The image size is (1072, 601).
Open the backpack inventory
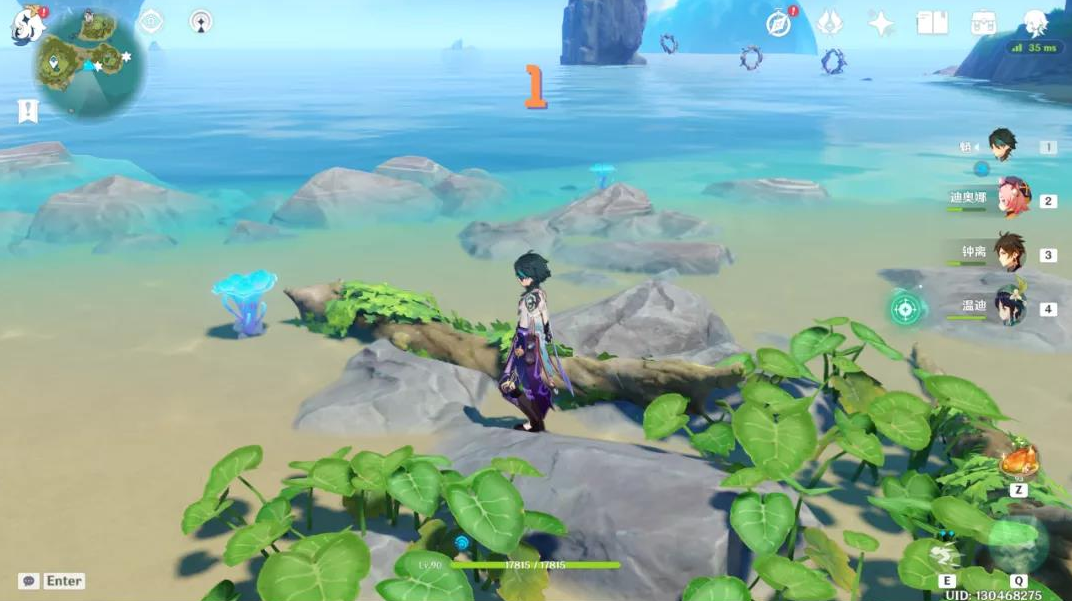[x=983, y=24]
